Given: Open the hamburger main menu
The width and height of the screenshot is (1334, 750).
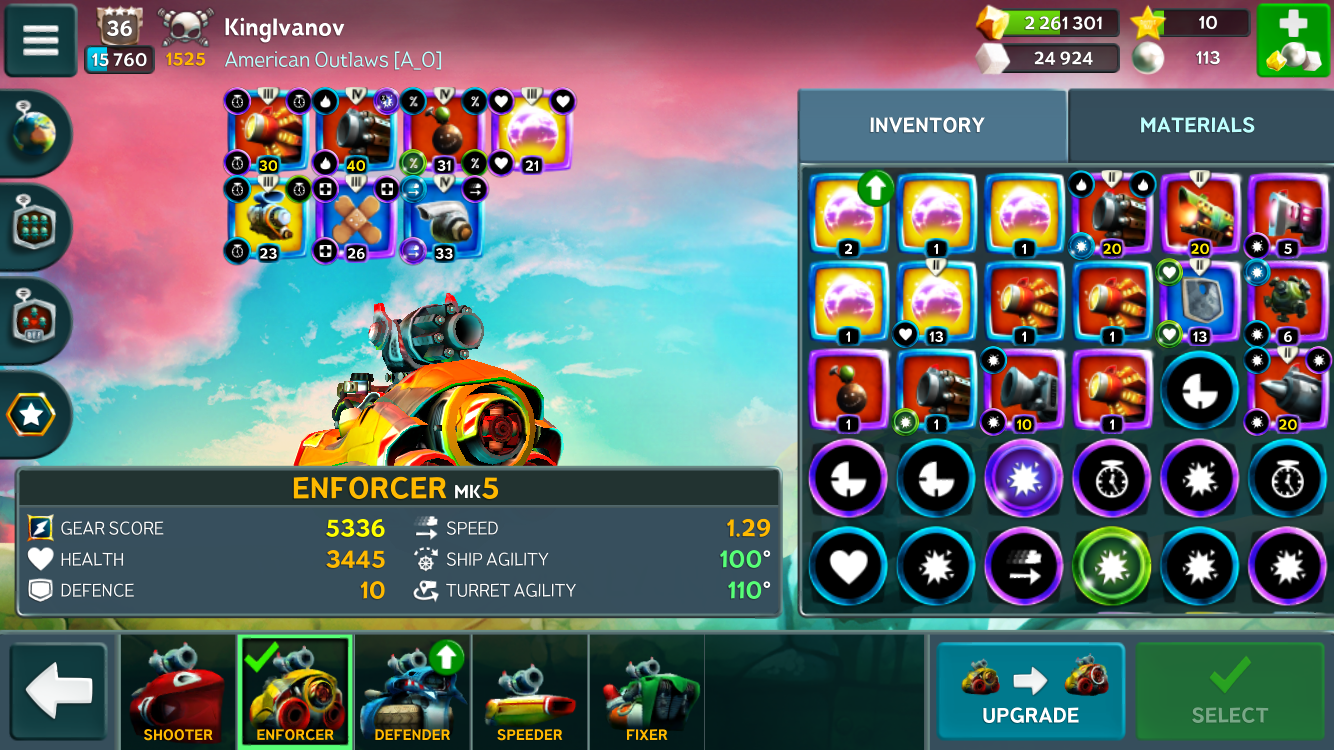Looking at the screenshot, I should coord(41,40).
